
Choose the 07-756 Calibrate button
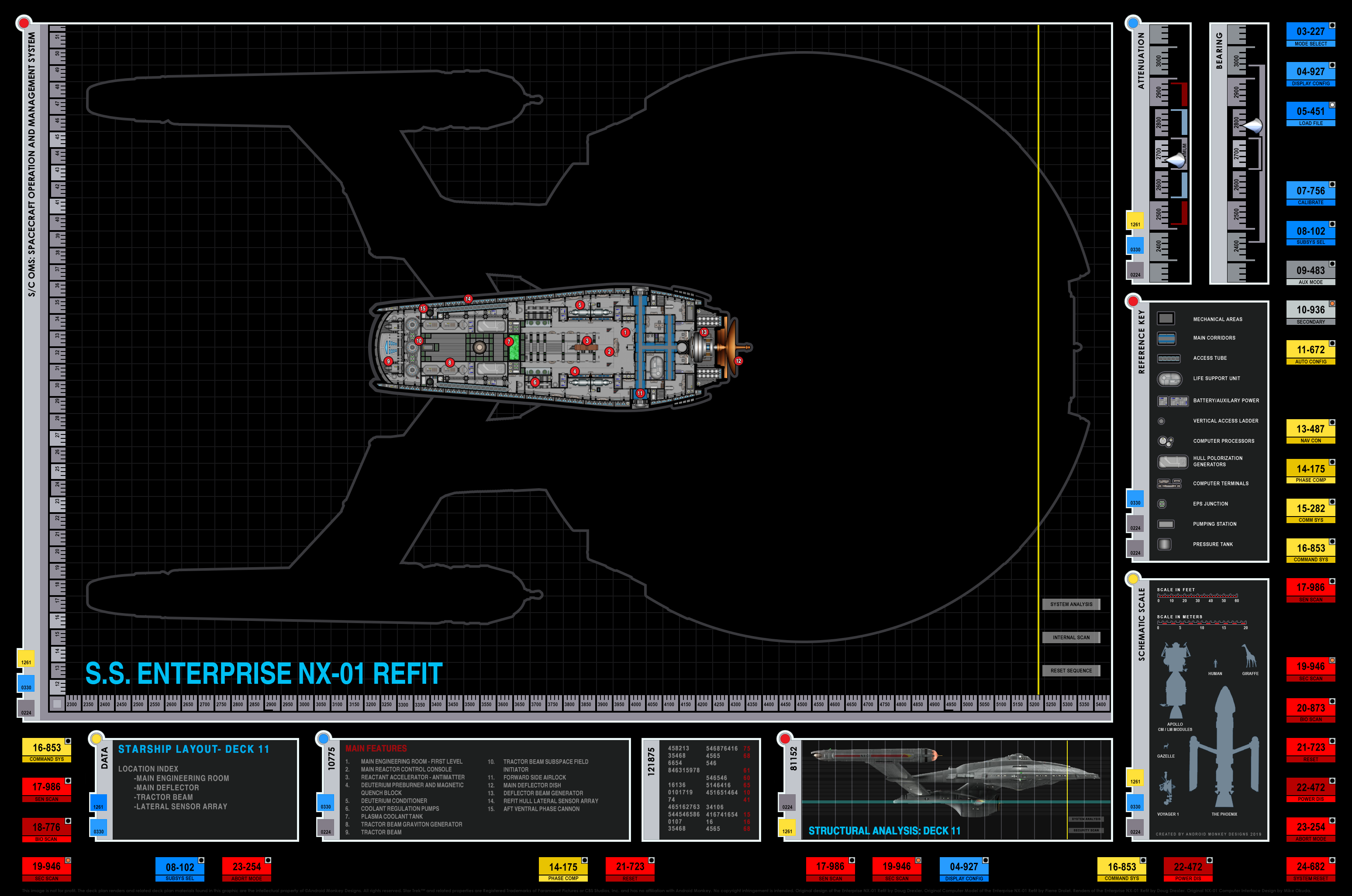1310,194
